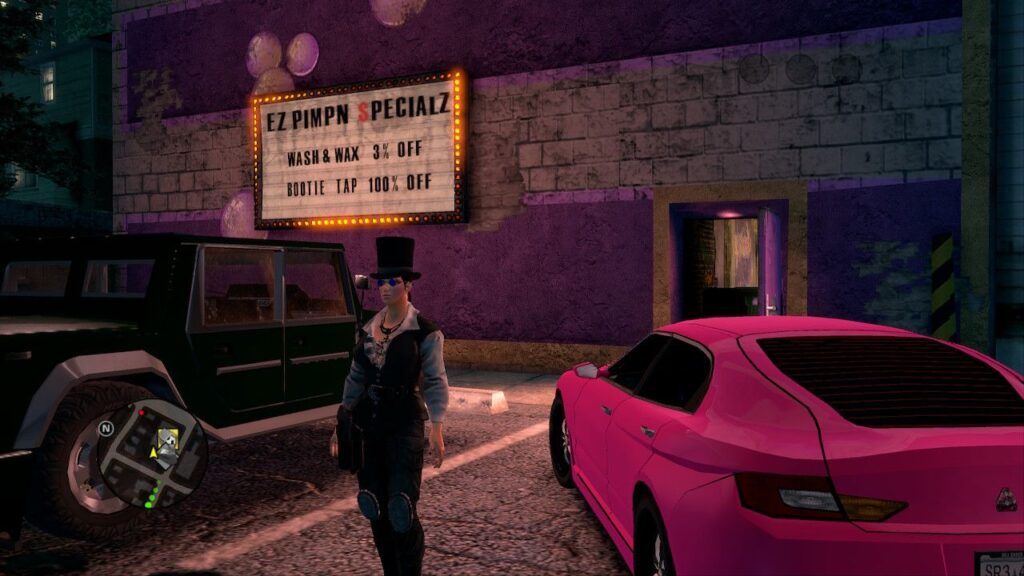Viewport: 1024px width, 576px height.
Task: Click the circular street minimap
Action: (152, 453)
